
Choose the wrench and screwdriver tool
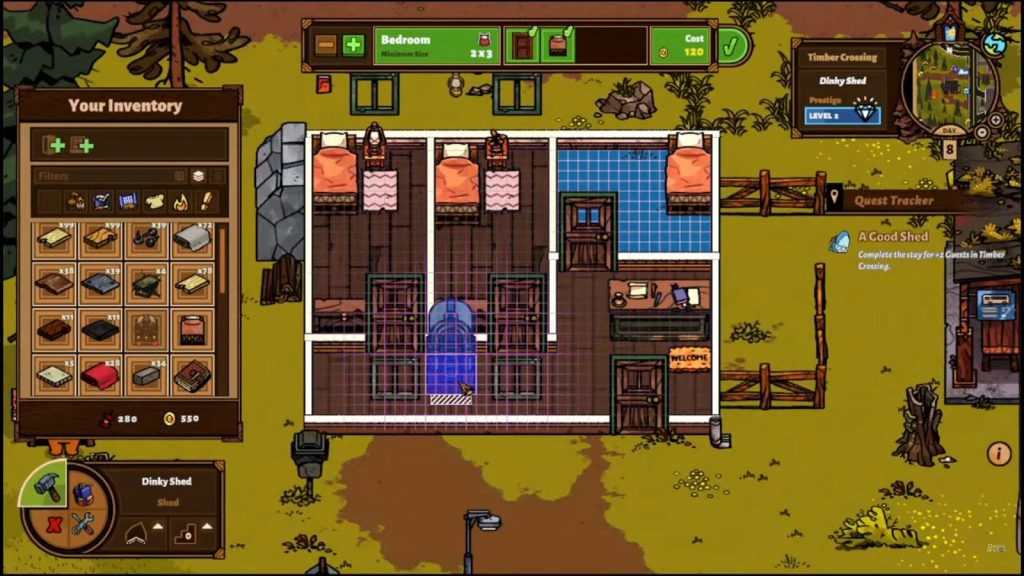[82, 524]
